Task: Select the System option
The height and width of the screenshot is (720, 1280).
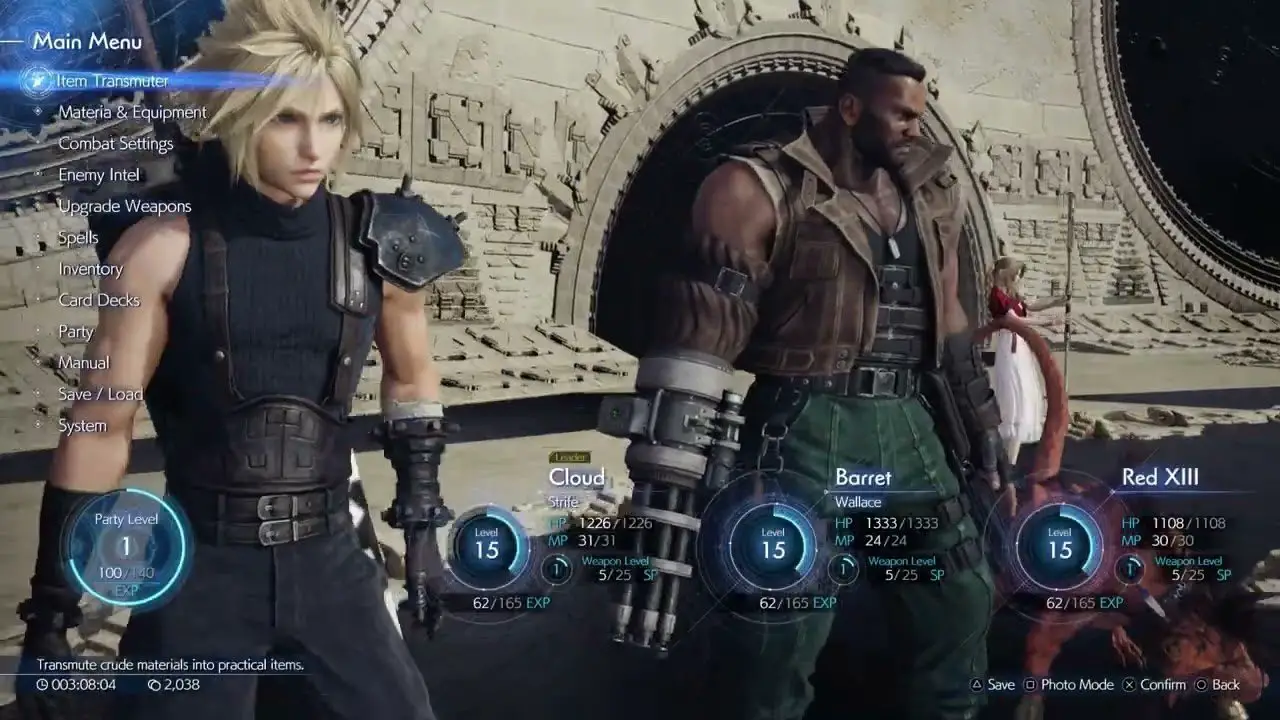Action: [82, 426]
